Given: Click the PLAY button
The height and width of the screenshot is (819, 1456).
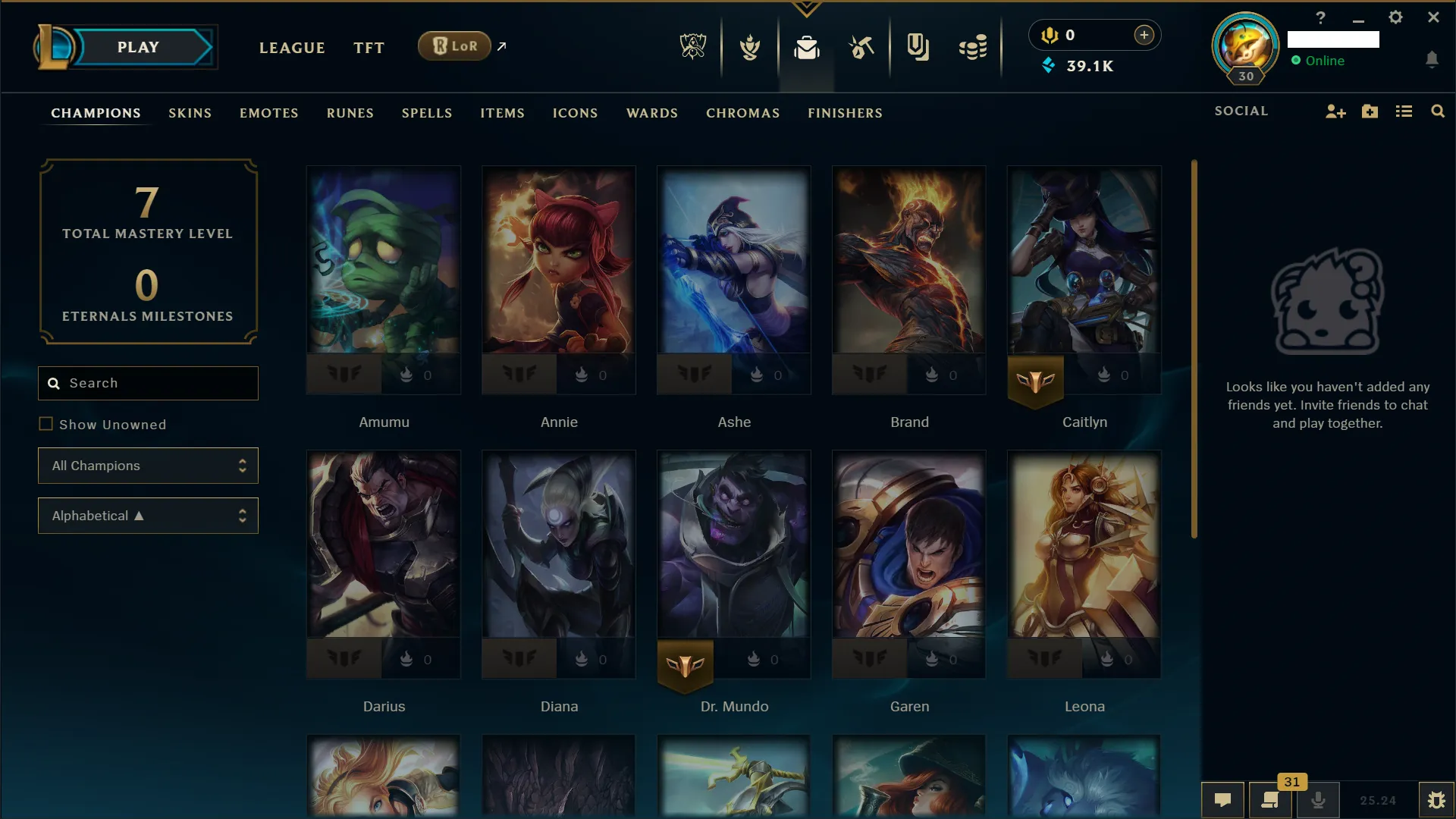Looking at the screenshot, I should pos(138,46).
